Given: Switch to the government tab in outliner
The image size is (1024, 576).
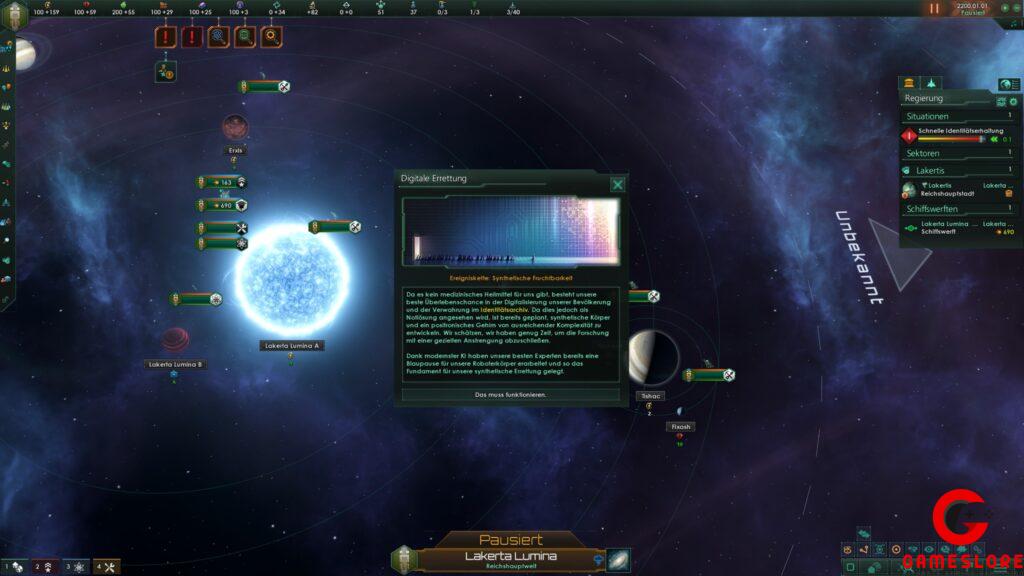Looking at the screenshot, I should 910,83.
